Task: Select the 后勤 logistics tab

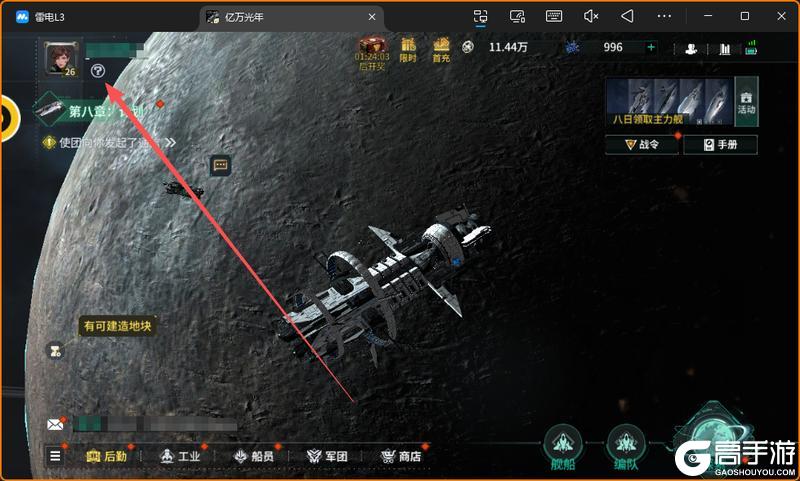Action: coord(107,456)
